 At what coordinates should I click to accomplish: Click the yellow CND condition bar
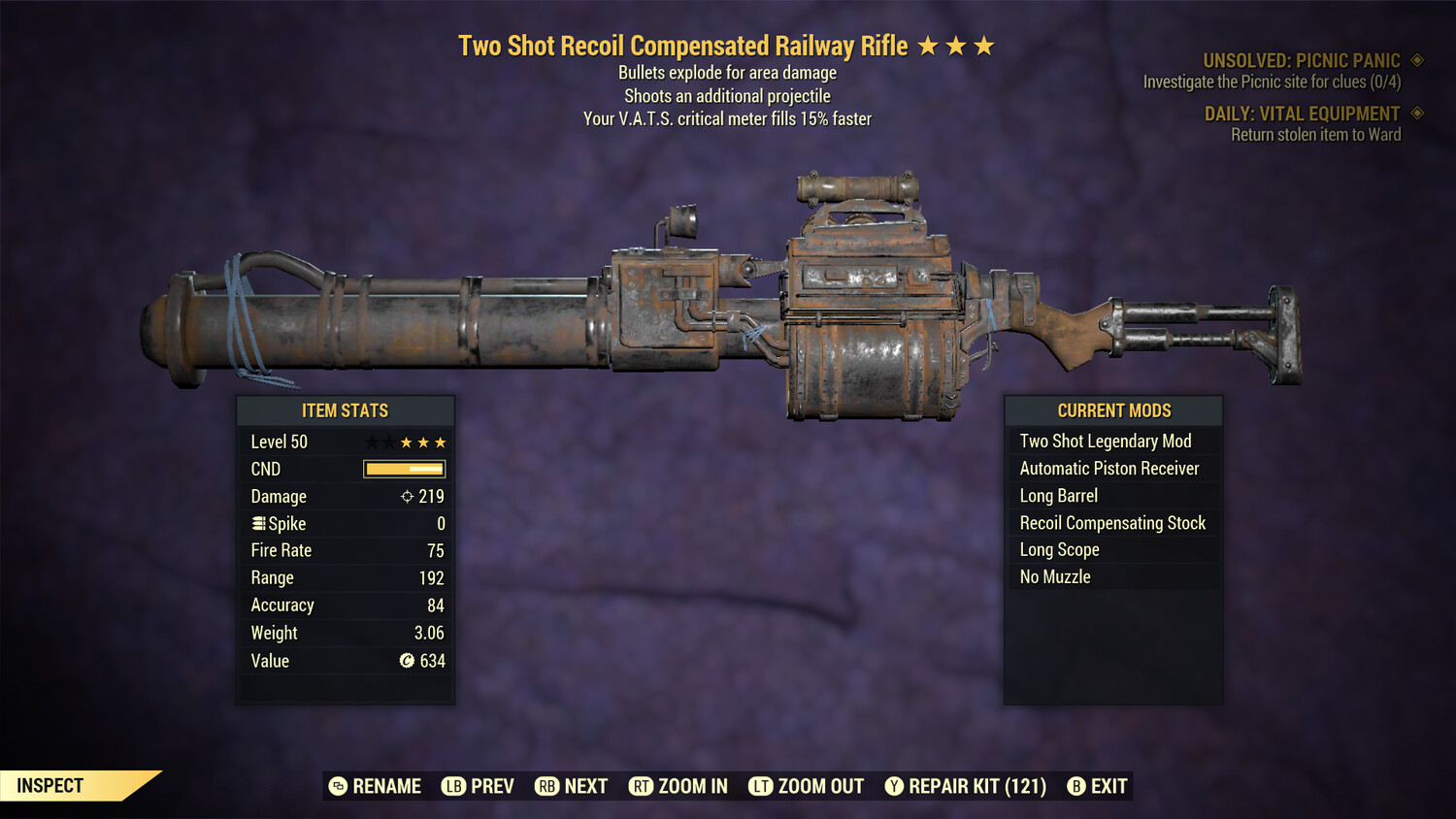(402, 469)
